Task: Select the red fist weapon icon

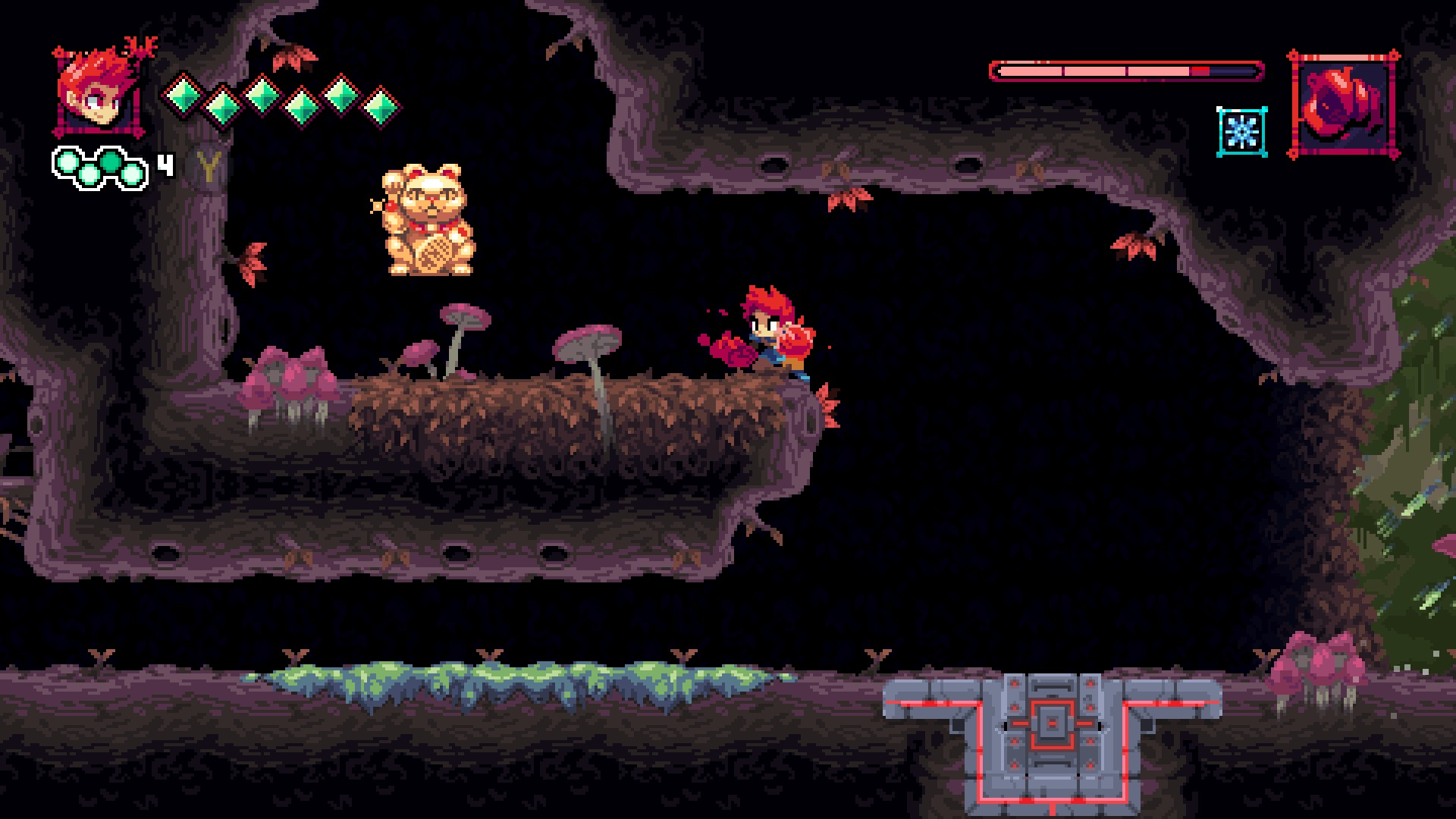Action: coord(1343,105)
